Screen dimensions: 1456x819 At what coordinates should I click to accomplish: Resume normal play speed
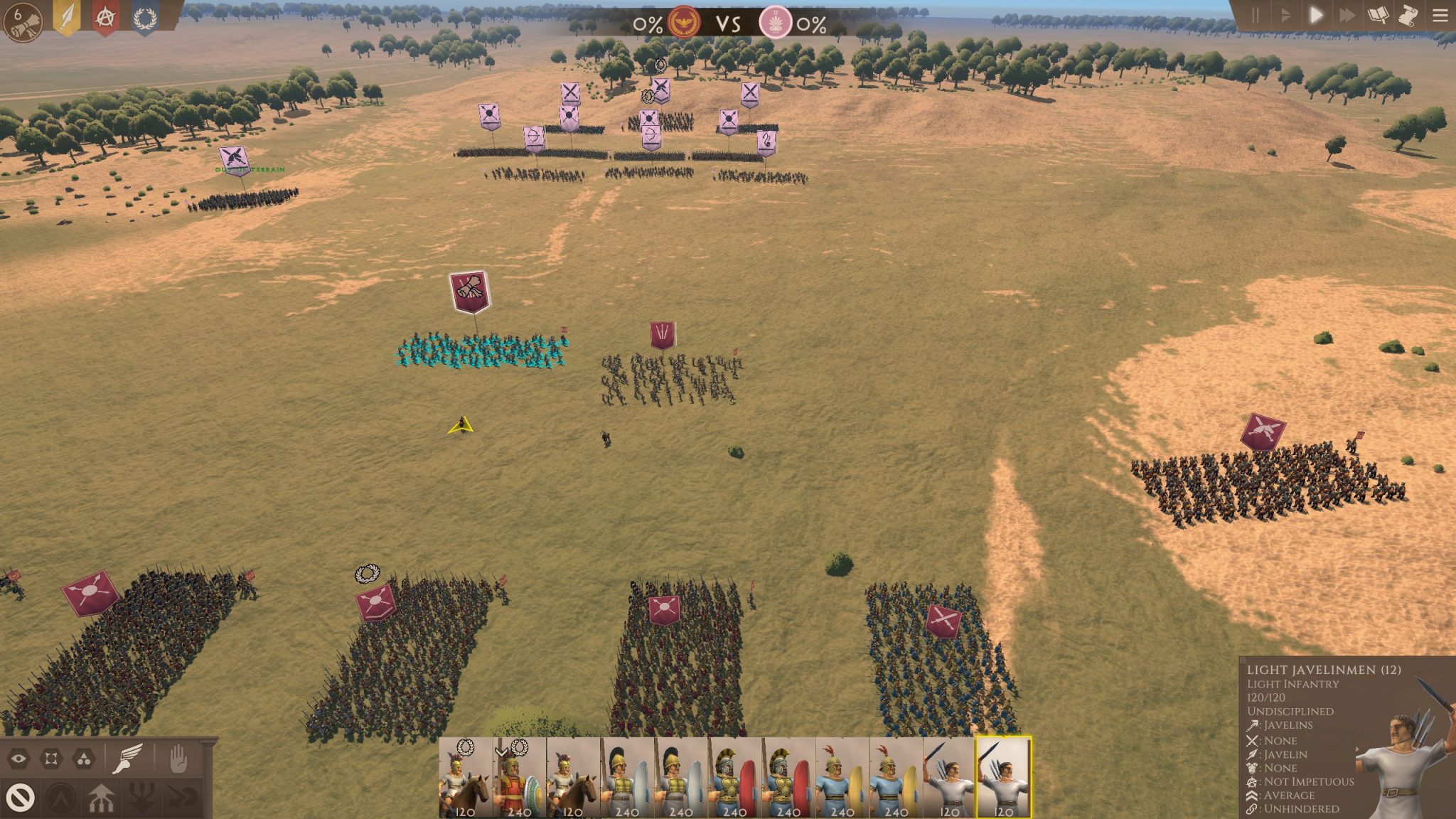[1316, 15]
